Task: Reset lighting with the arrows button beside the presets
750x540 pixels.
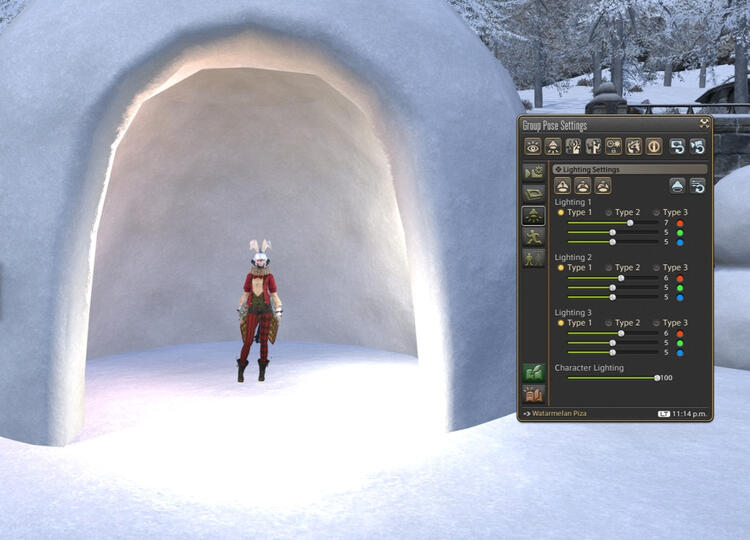Action: click(x=697, y=185)
